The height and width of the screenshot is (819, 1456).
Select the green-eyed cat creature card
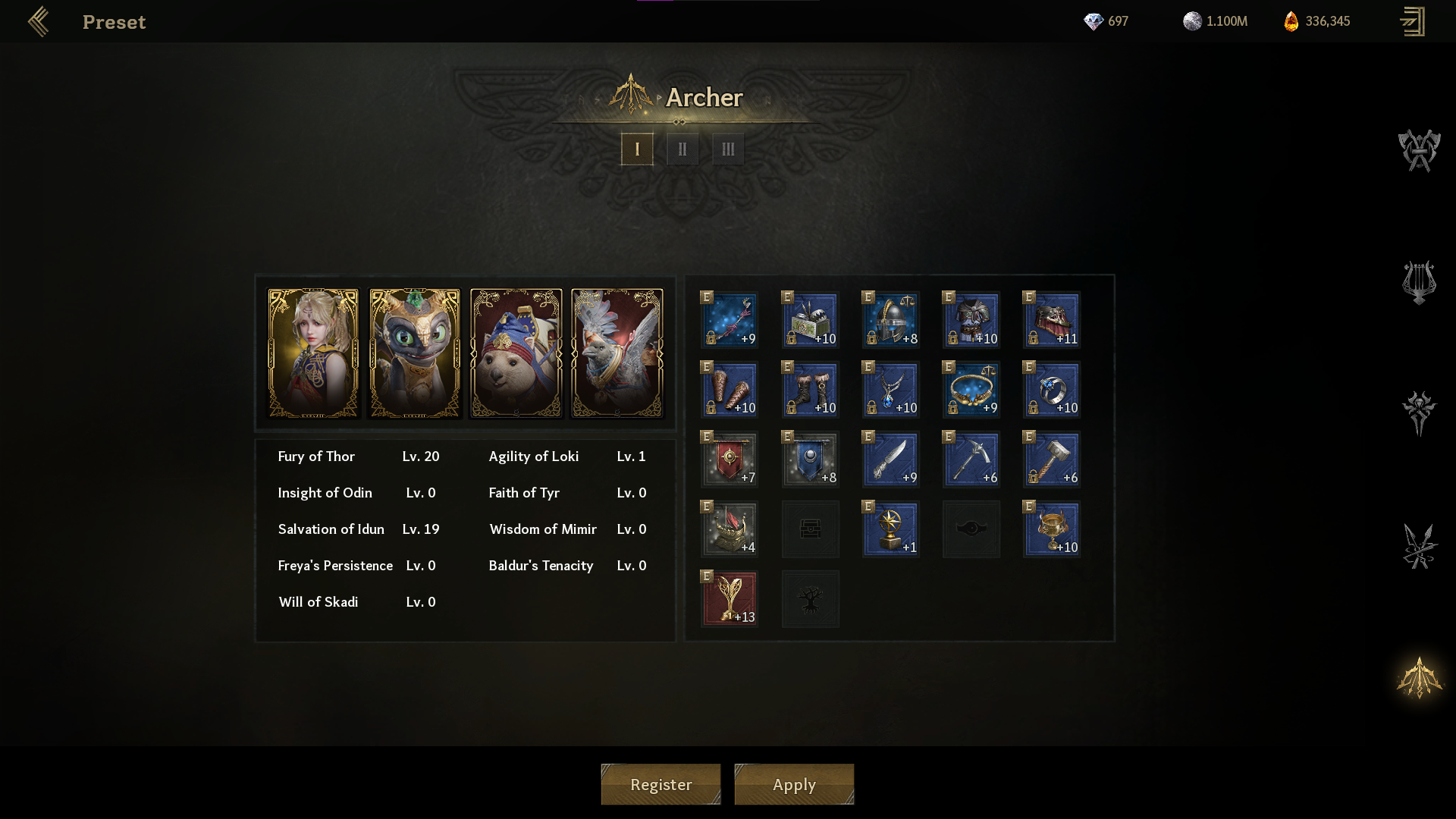pyautogui.click(x=415, y=353)
